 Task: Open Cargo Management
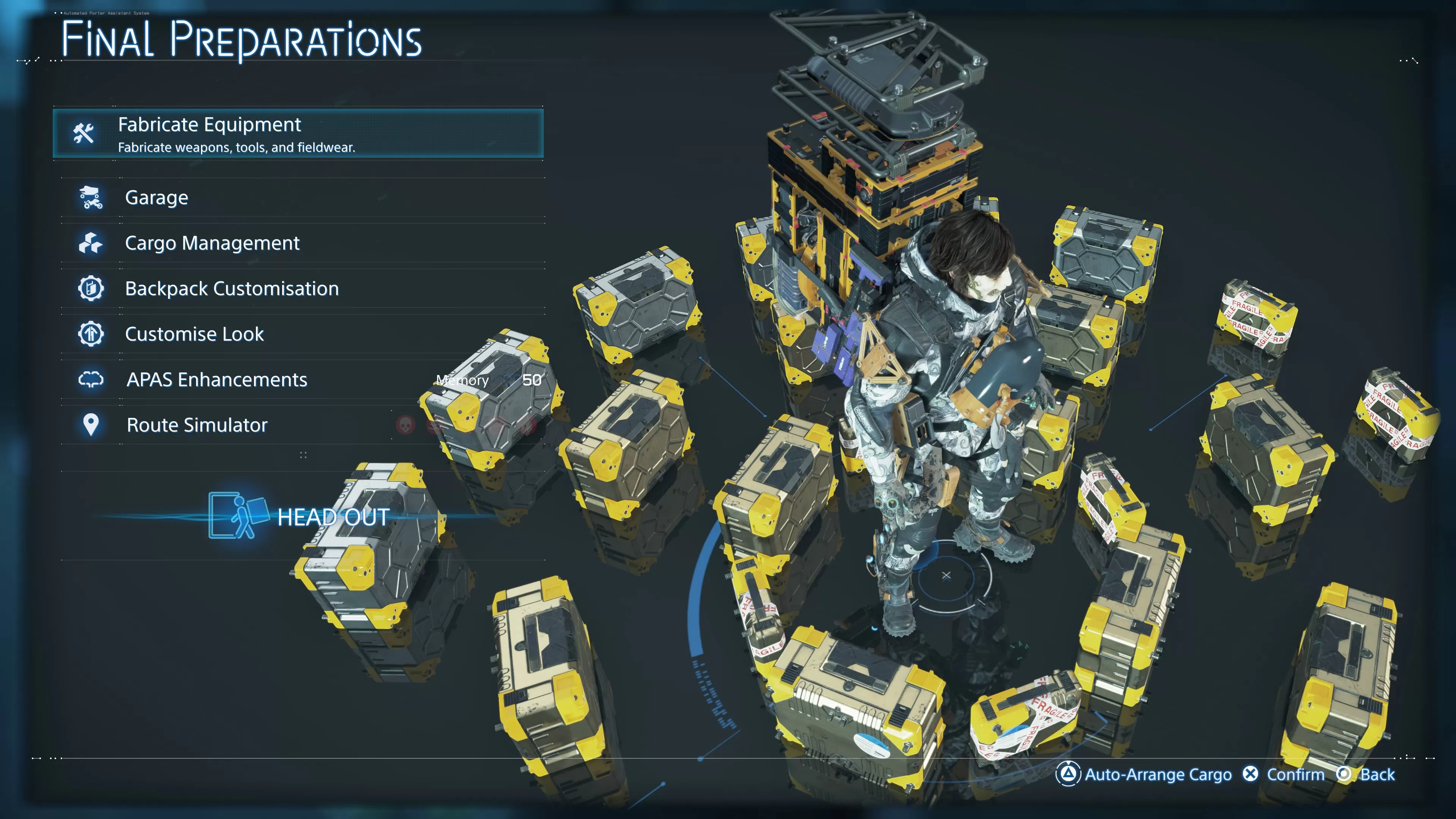(212, 243)
